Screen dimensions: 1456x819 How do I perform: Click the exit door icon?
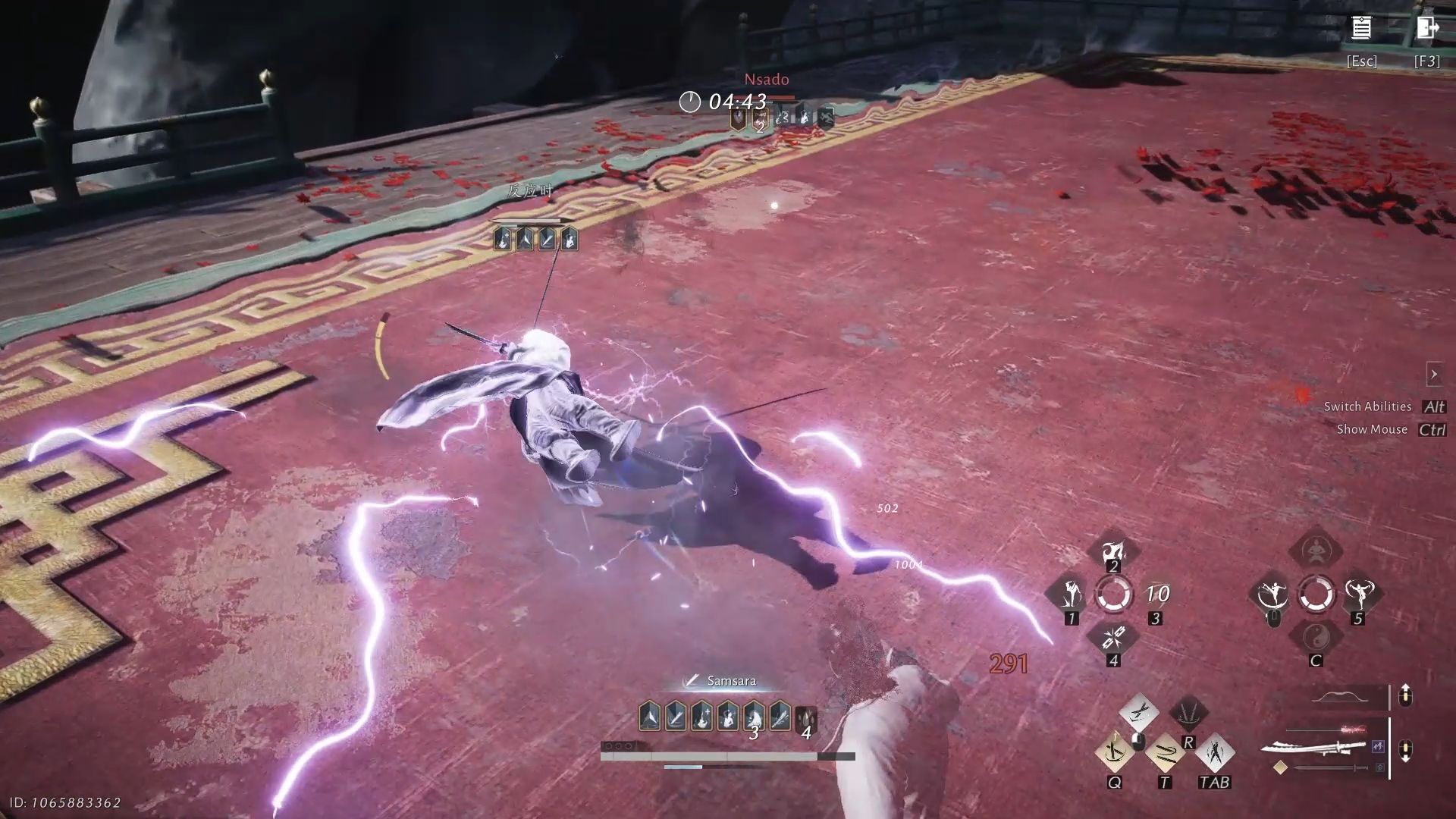tap(1427, 29)
